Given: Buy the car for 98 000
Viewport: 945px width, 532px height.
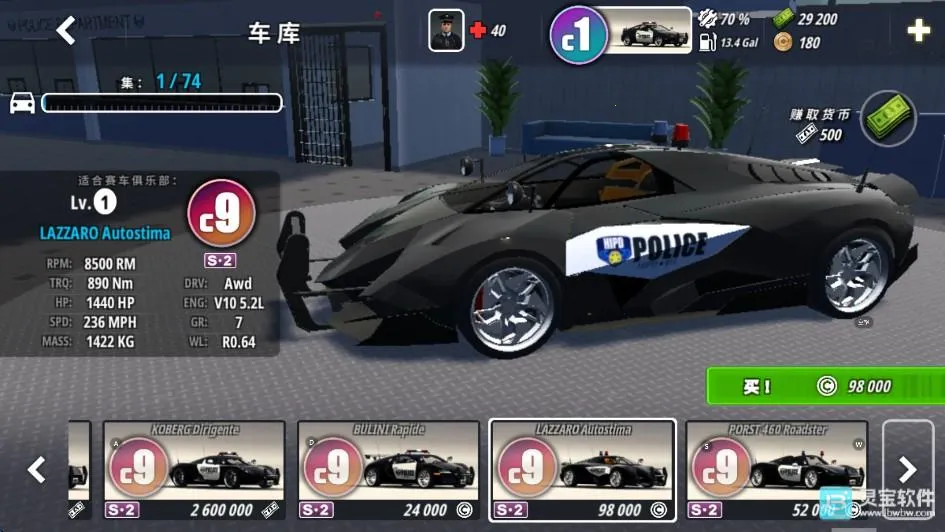Looking at the screenshot, I should [x=823, y=386].
